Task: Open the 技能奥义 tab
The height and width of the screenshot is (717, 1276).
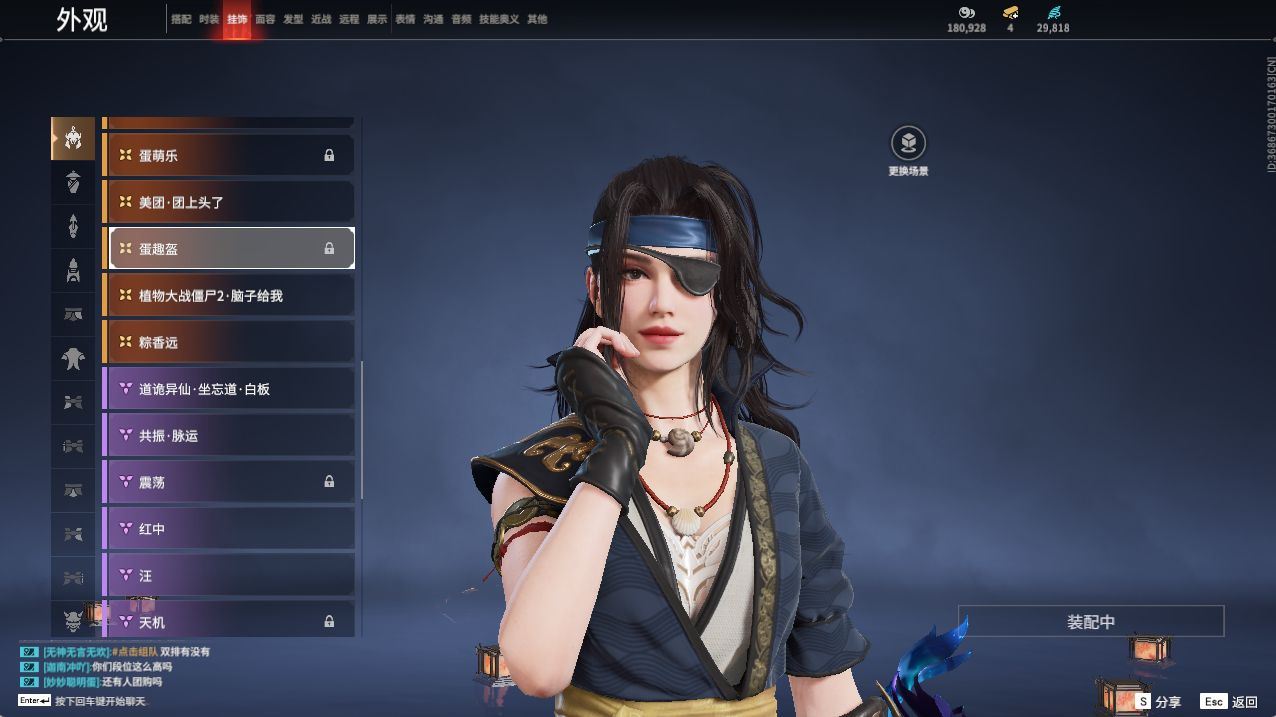Action: [x=499, y=19]
